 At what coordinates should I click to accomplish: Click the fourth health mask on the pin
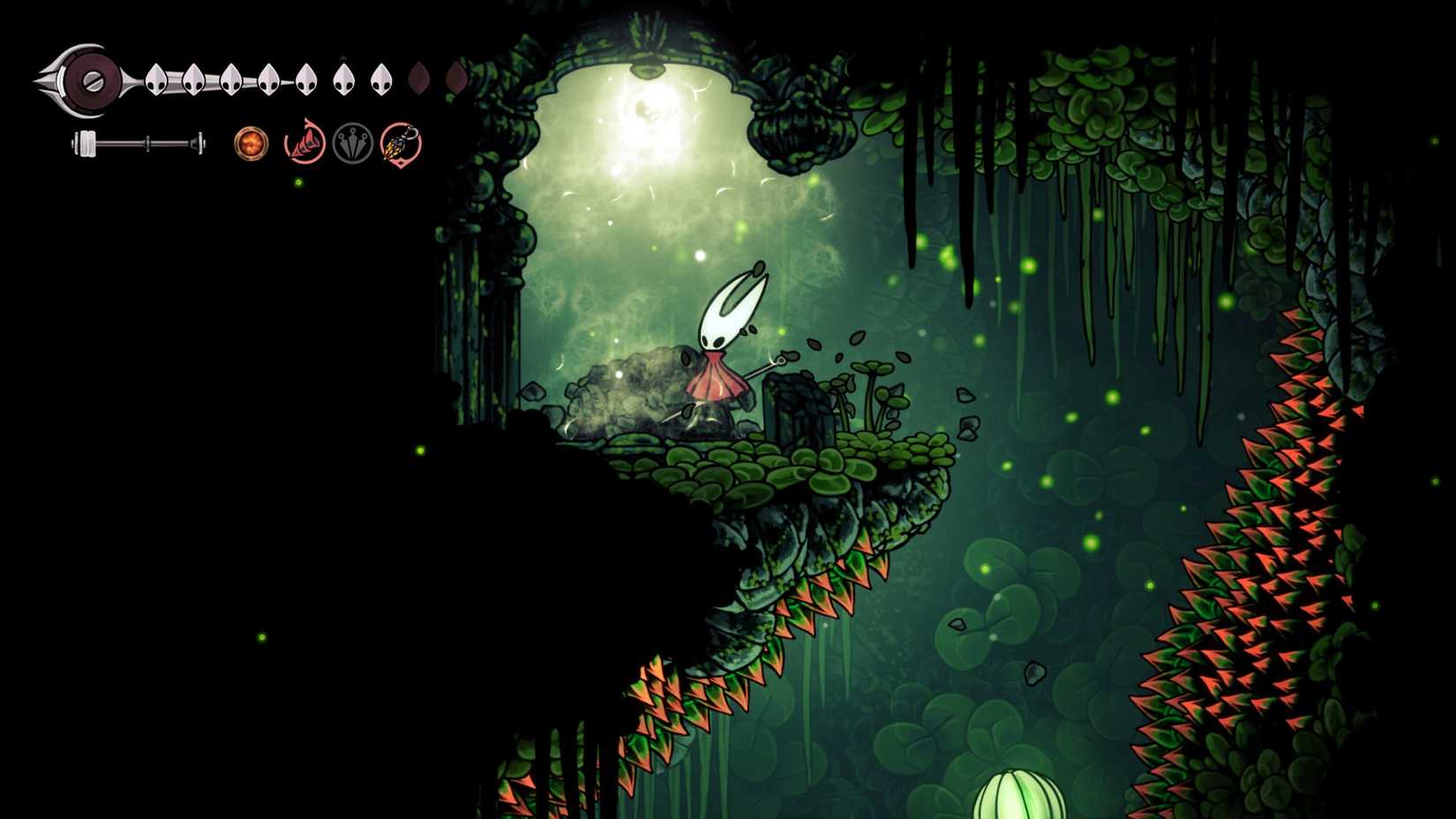click(269, 78)
